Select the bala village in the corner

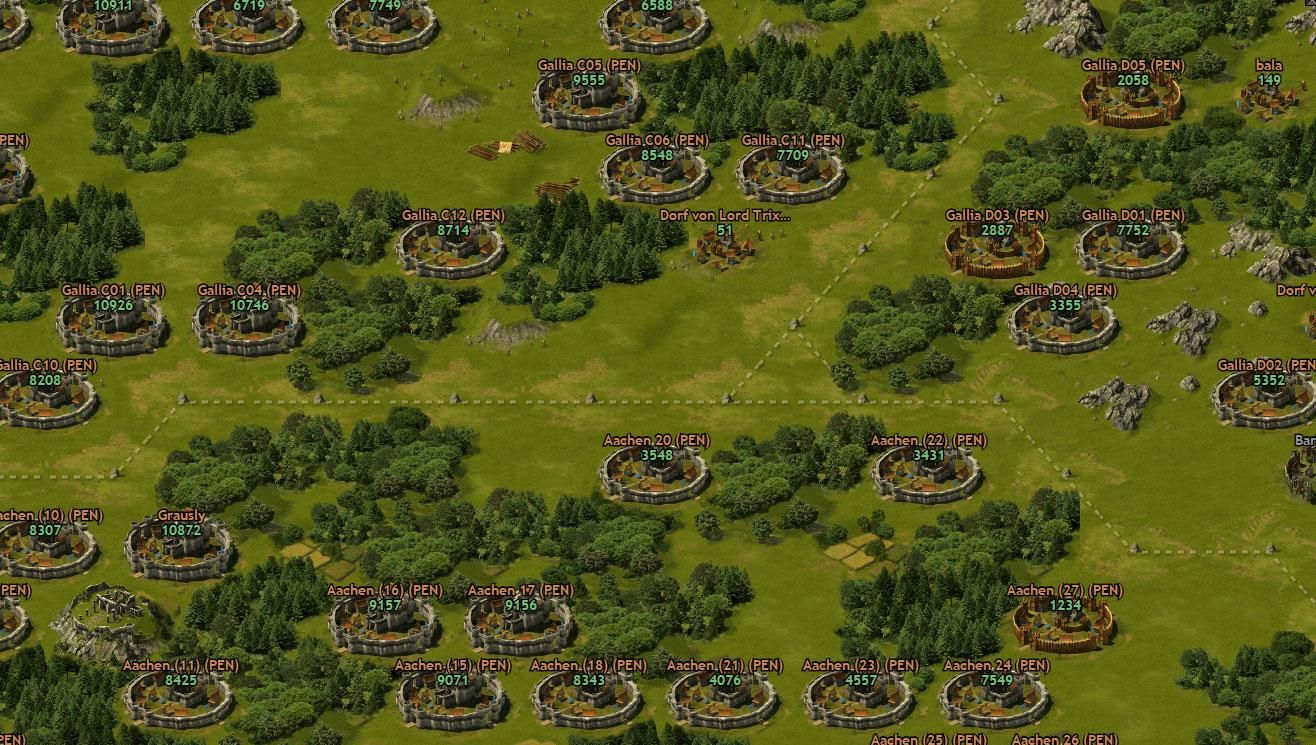point(1266,100)
